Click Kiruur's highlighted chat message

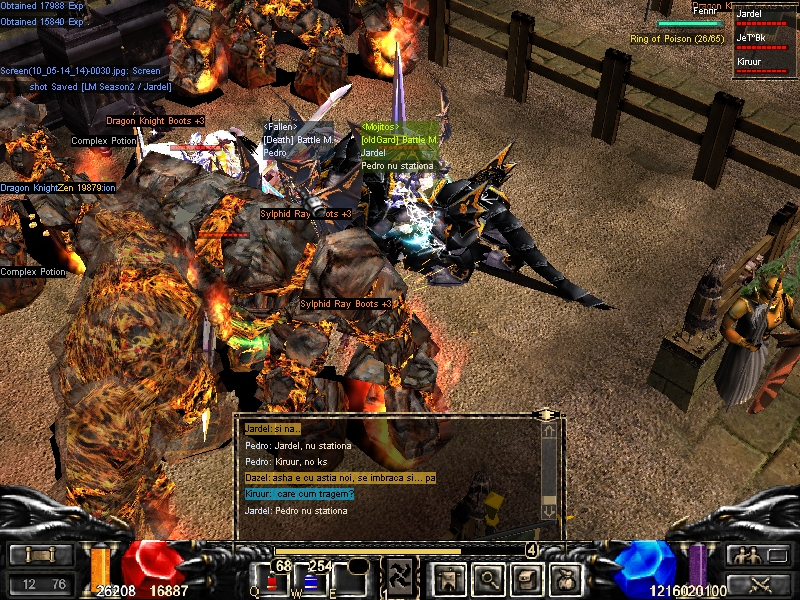(300, 494)
